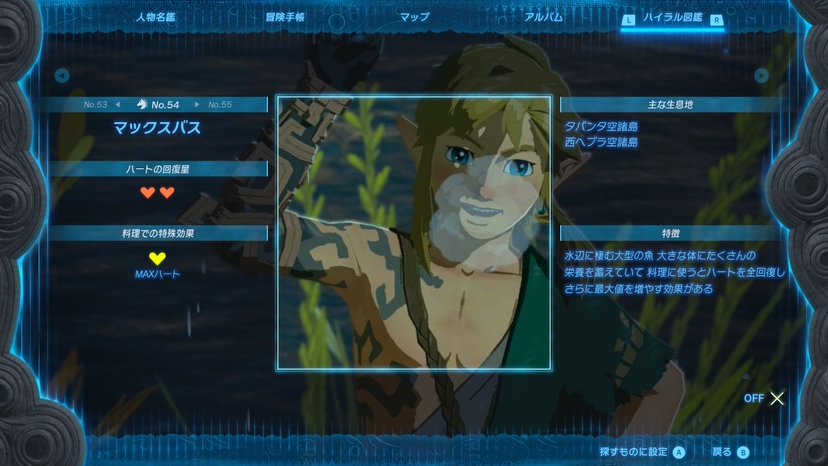Choose 探すものに設定 to track this entry
828x466 pixels.
click(642, 452)
